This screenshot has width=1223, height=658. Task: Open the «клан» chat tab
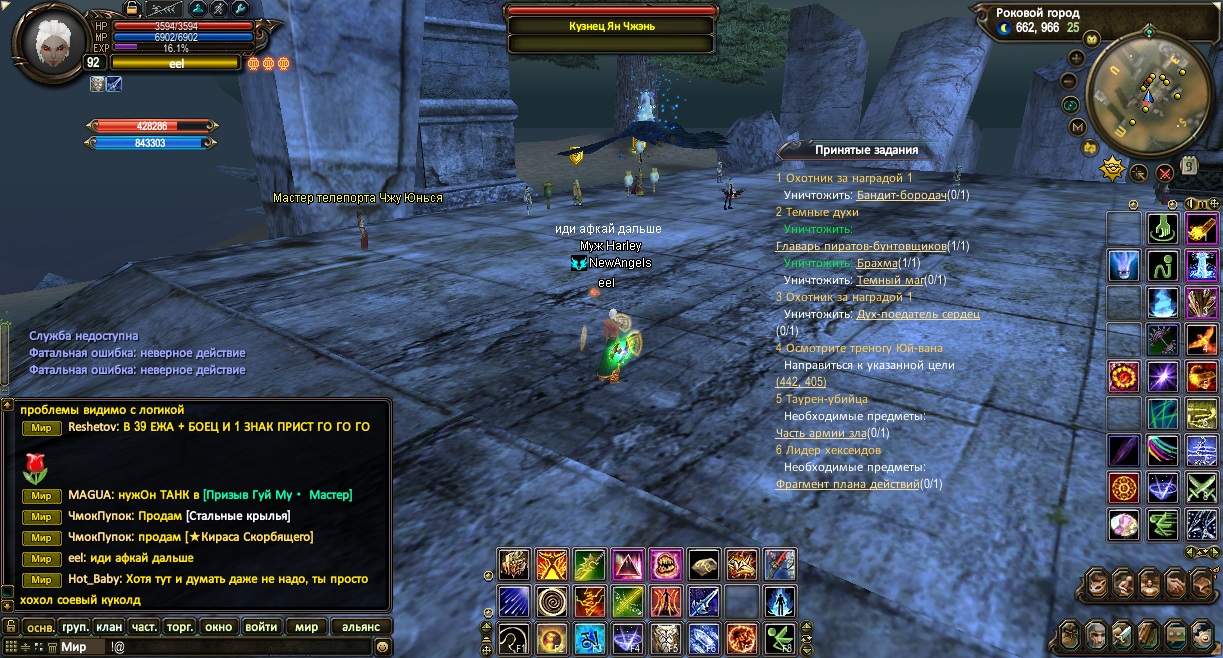(x=109, y=627)
